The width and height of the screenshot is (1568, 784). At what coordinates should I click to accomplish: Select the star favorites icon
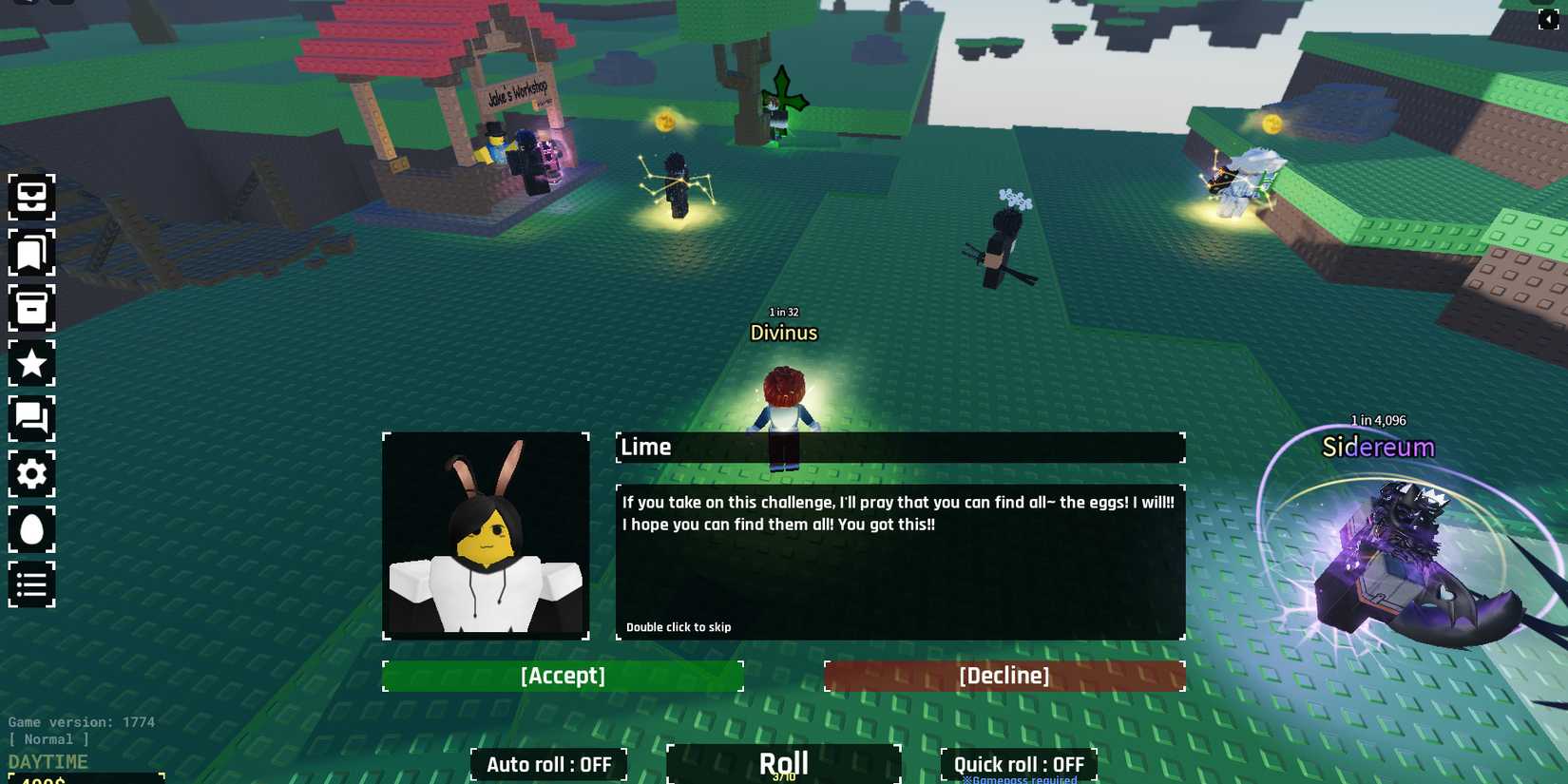coord(31,363)
